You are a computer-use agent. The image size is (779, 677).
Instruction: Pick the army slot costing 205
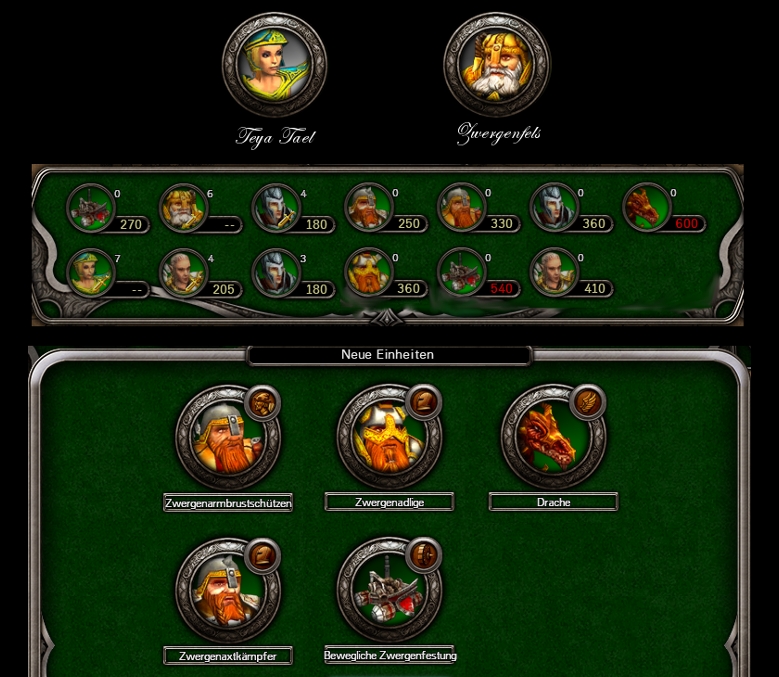(x=183, y=272)
